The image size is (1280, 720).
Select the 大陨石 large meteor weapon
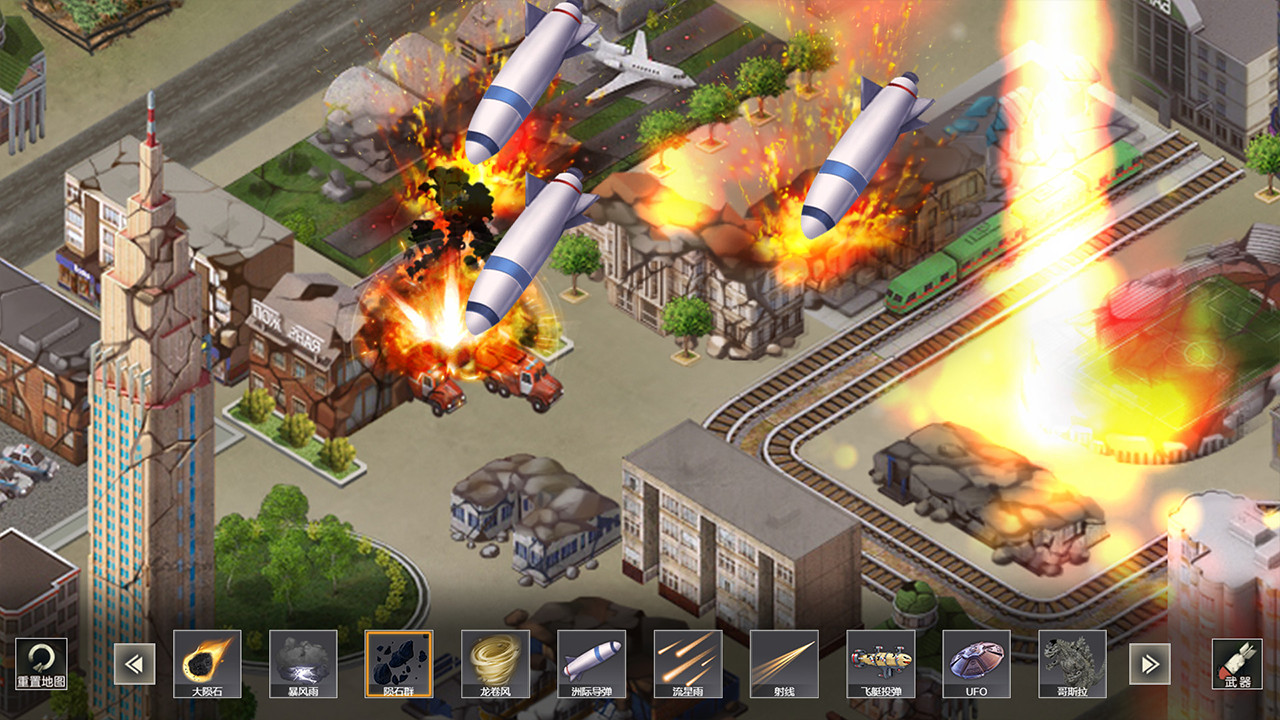coord(207,663)
